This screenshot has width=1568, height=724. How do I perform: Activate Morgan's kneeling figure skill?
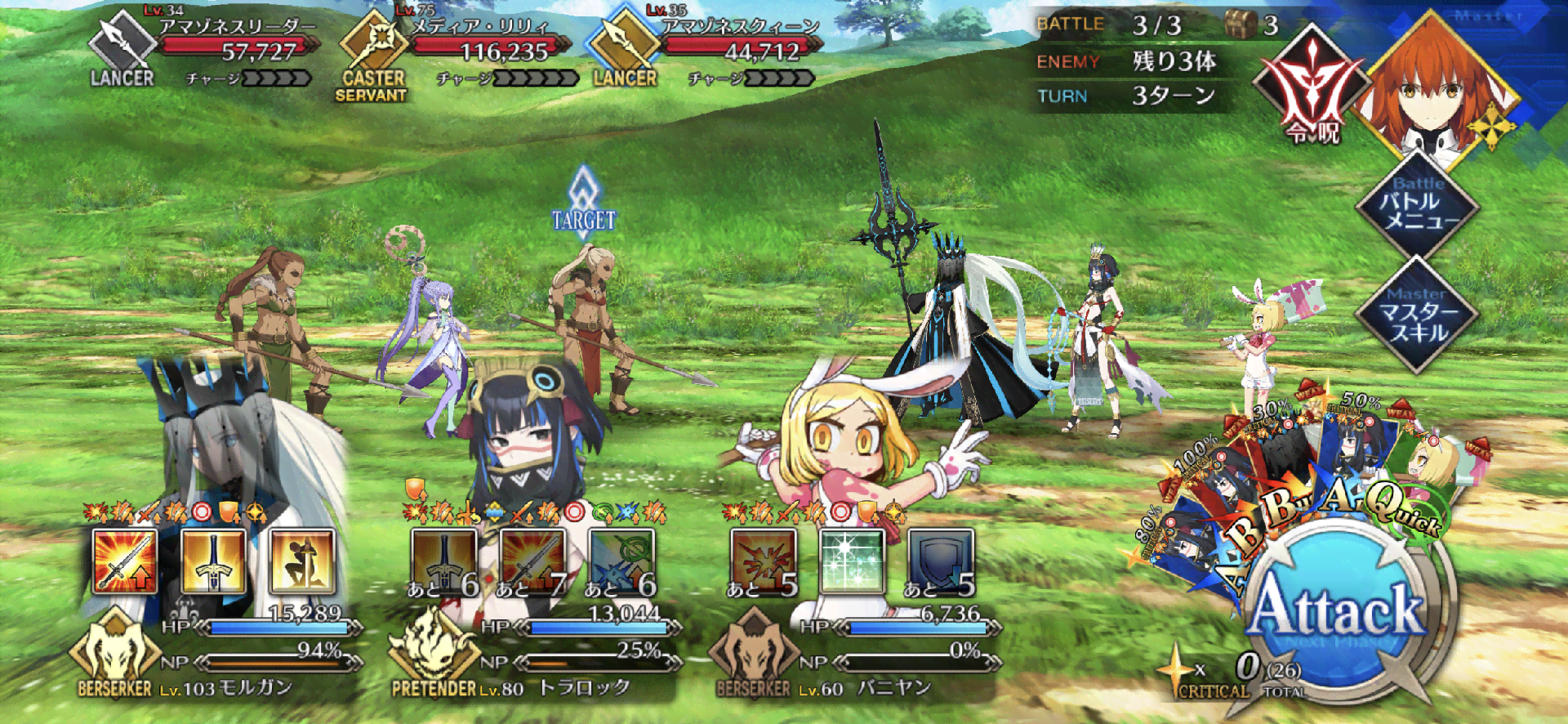[x=302, y=561]
